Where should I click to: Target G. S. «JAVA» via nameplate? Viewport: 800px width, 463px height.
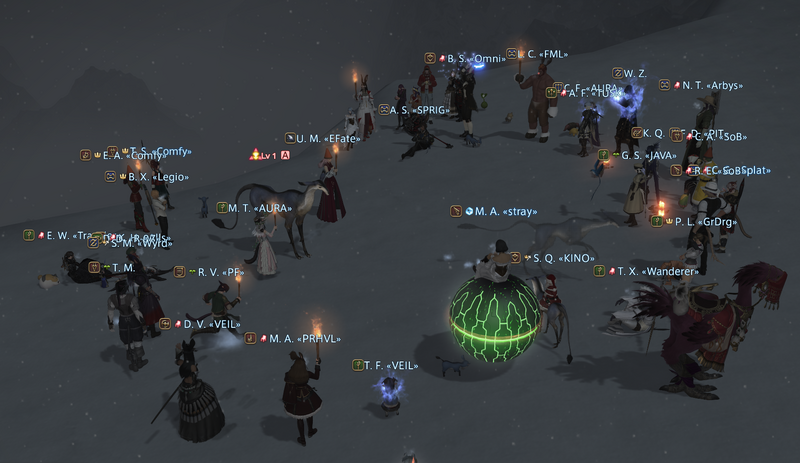[645, 156]
